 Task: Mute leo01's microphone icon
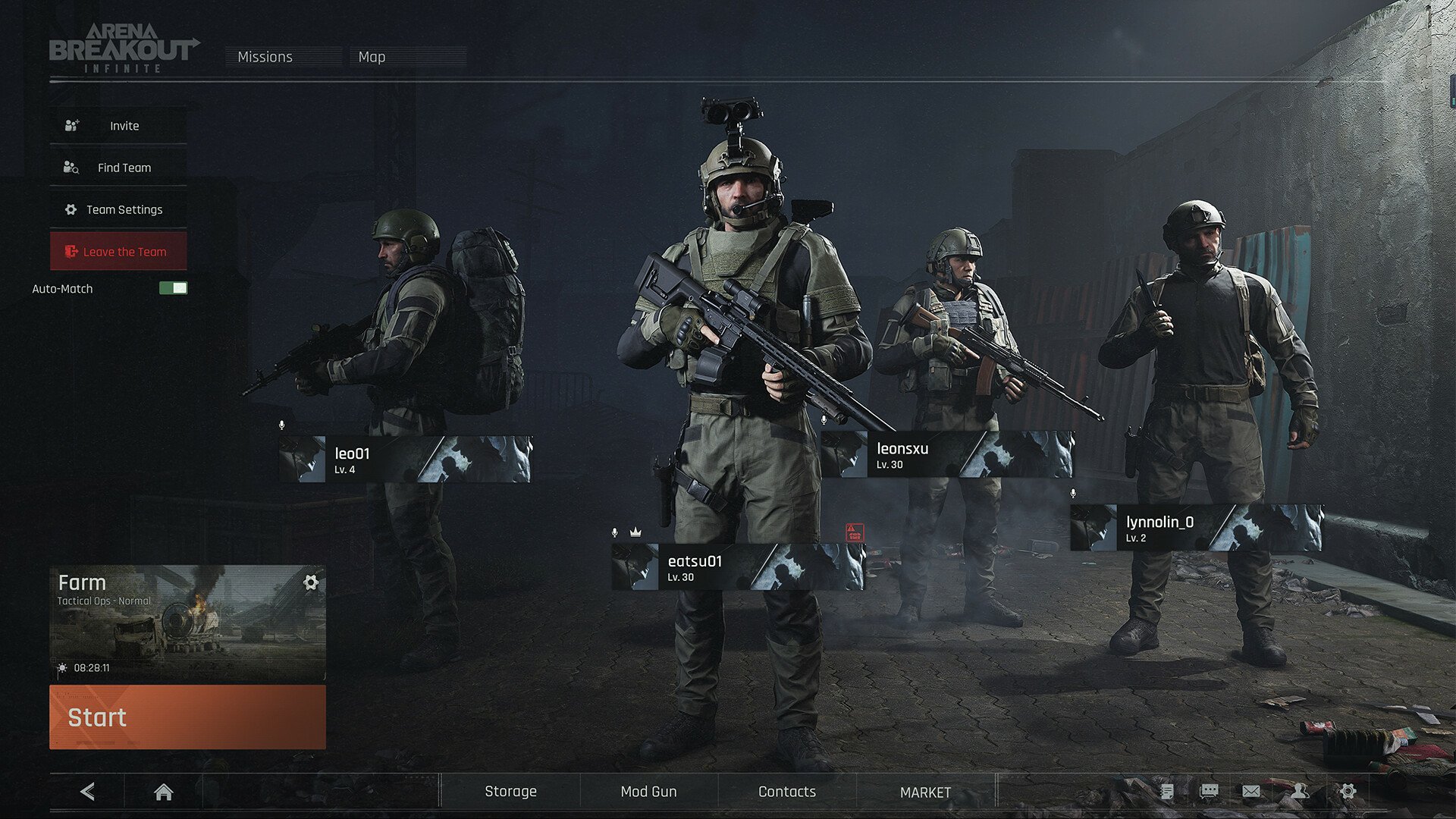pos(284,425)
